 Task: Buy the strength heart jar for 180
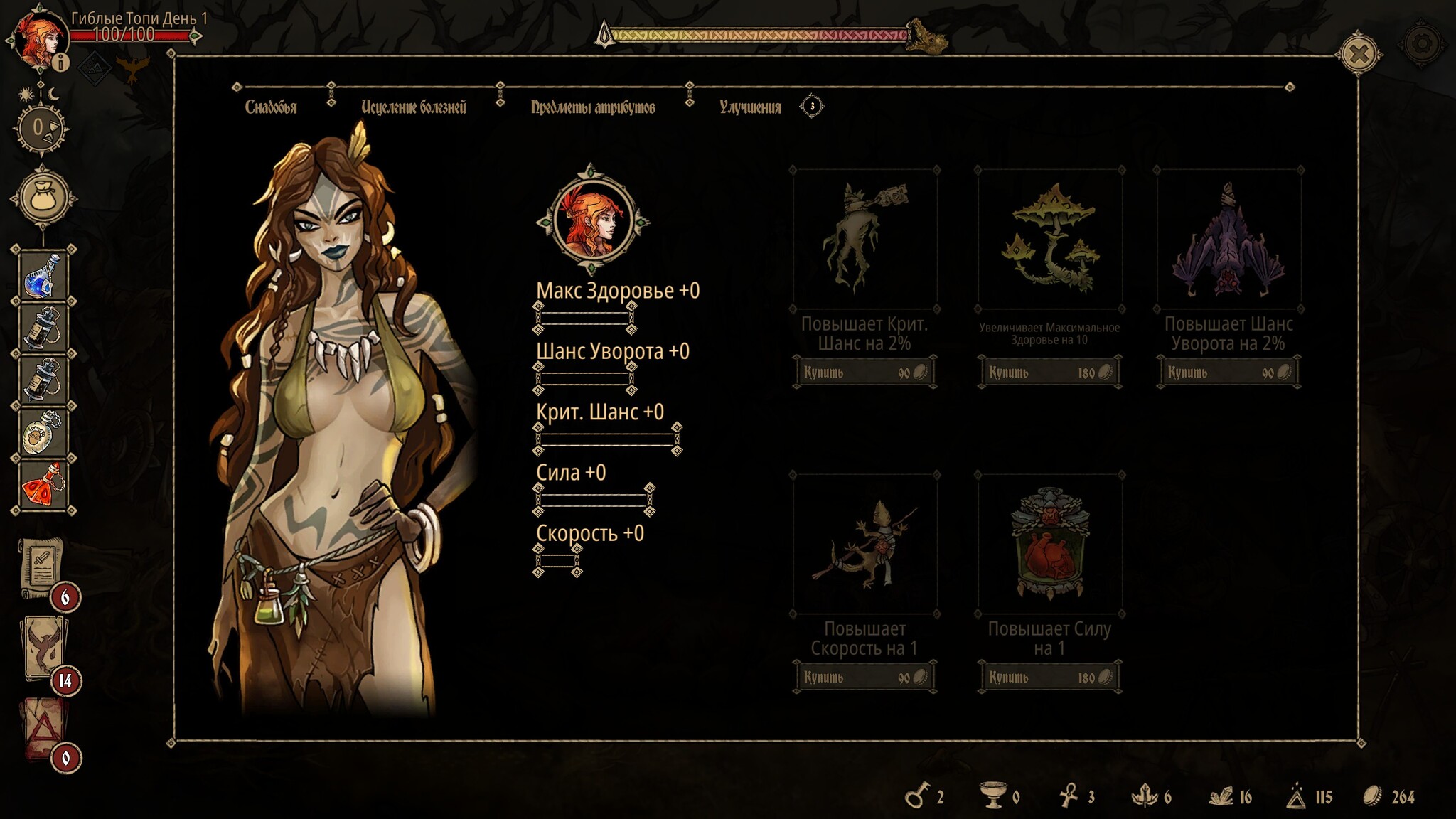coord(1049,678)
